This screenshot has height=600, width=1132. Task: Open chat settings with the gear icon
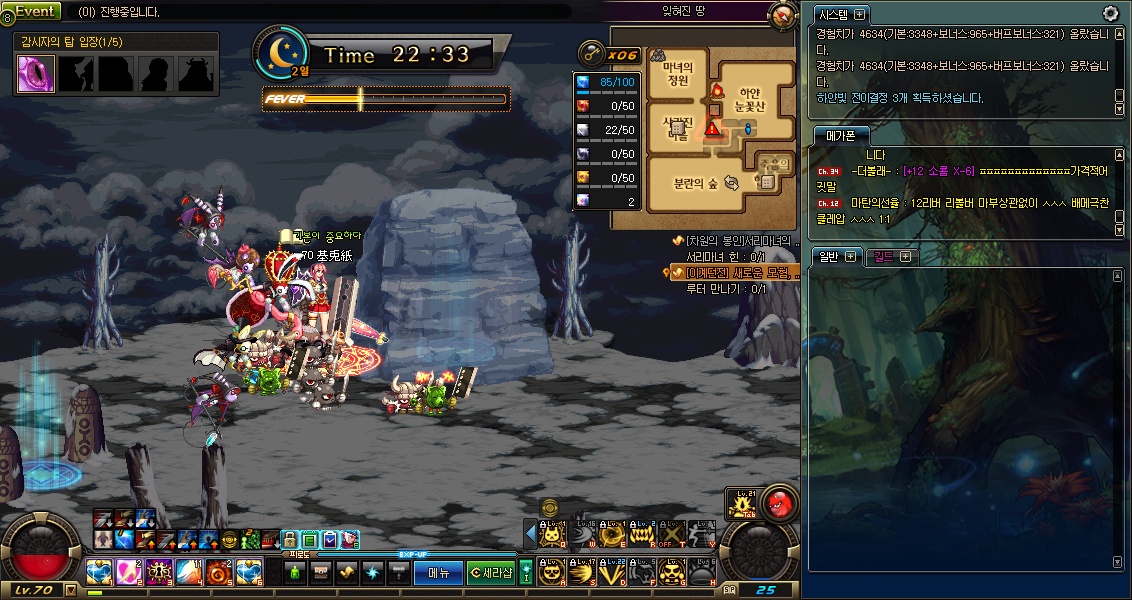coord(1110,13)
